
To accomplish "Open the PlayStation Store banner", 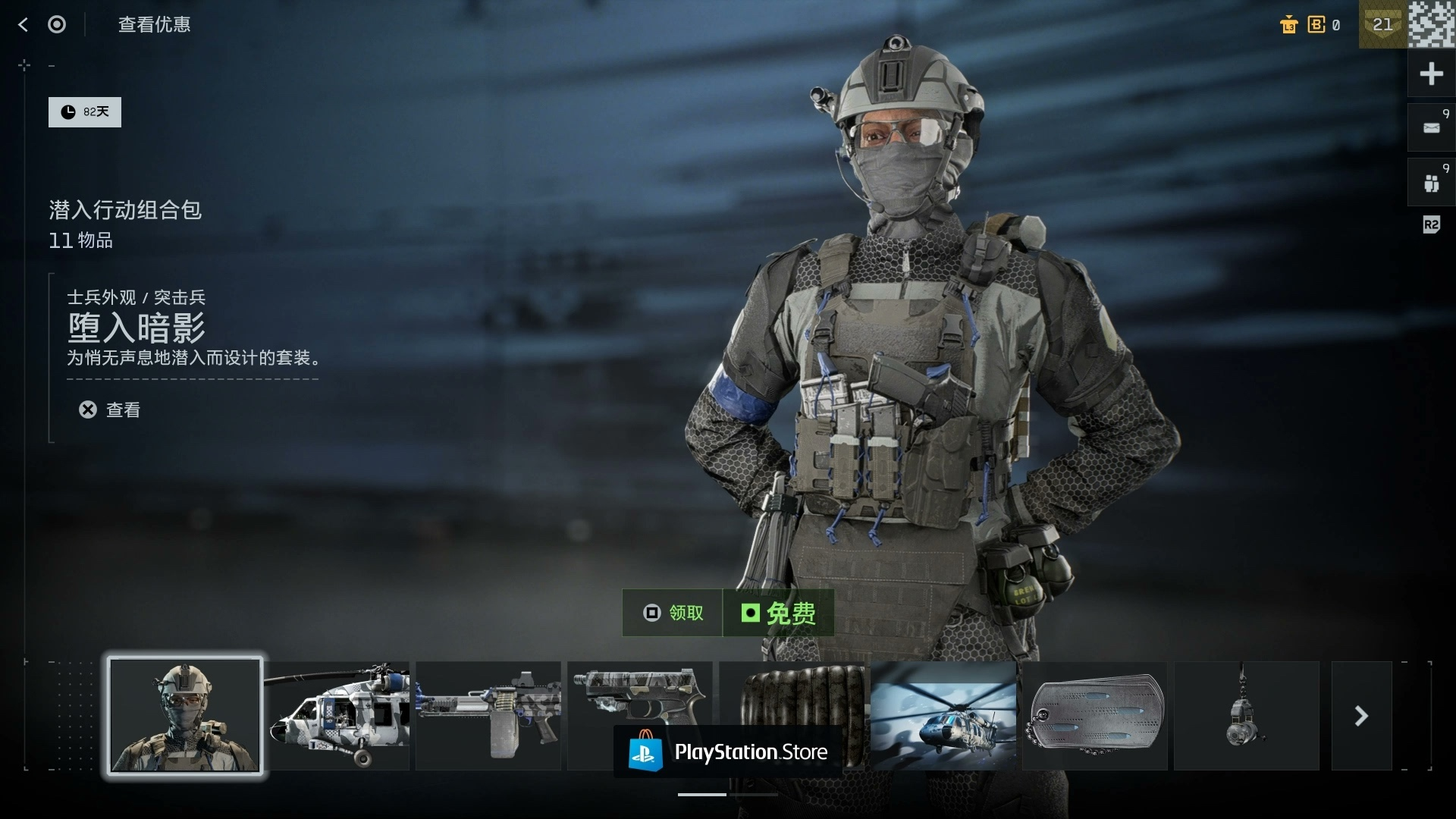I will click(728, 752).
